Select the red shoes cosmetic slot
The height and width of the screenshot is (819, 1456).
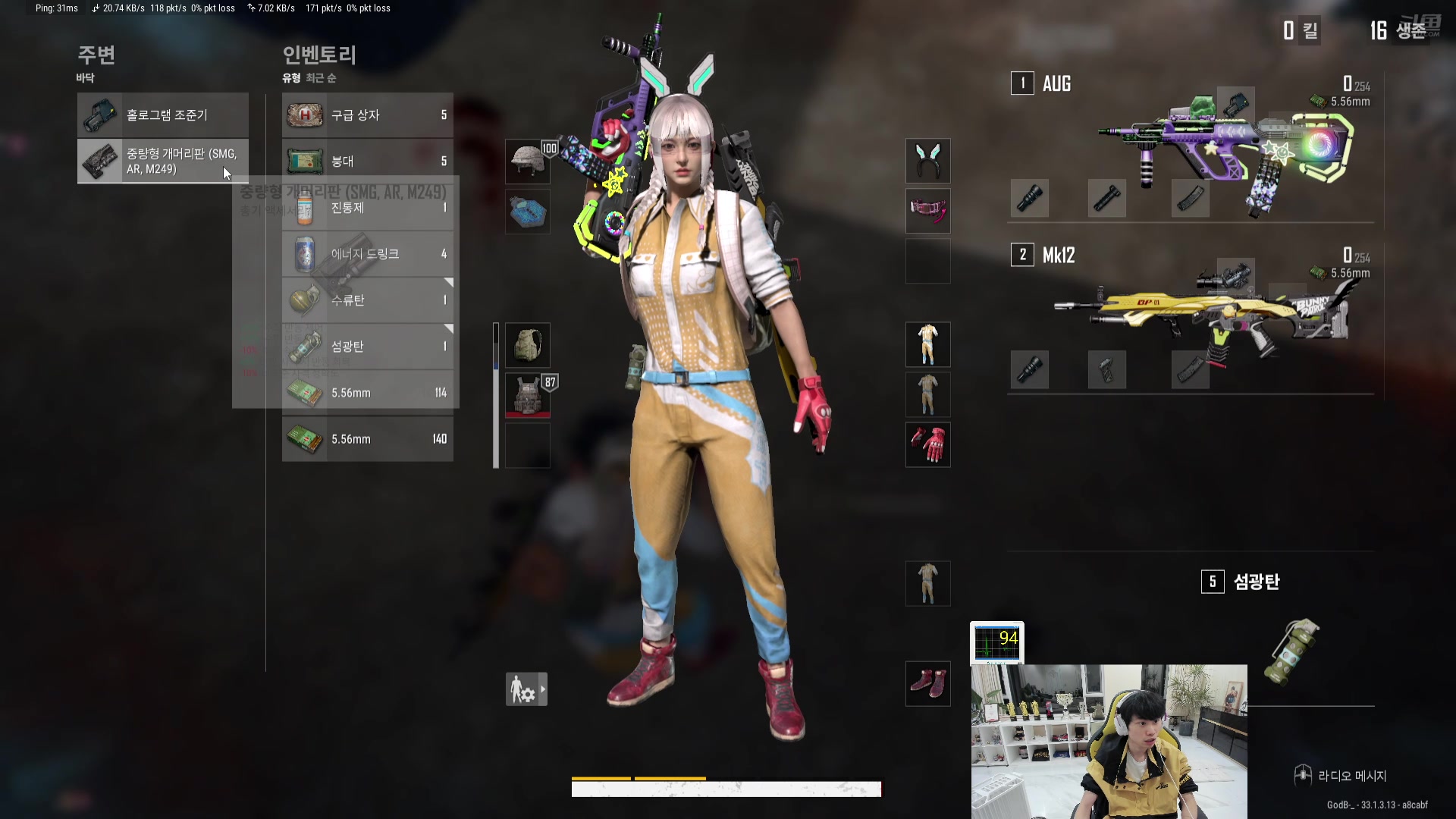(x=927, y=683)
